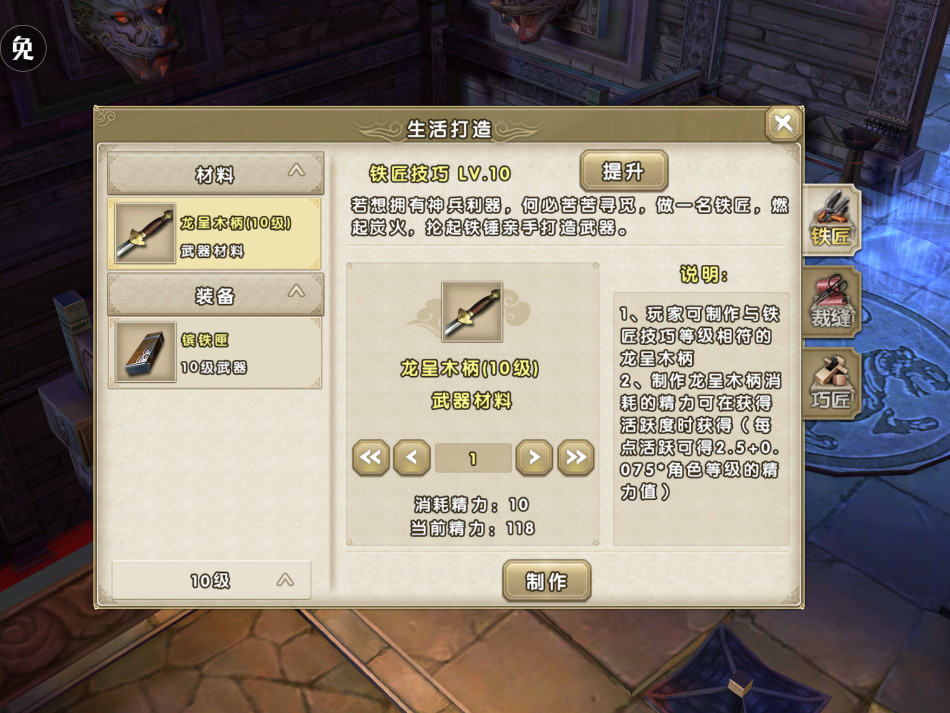950x713 pixels.
Task: Click the craft quantity number field
Action: [473, 458]
